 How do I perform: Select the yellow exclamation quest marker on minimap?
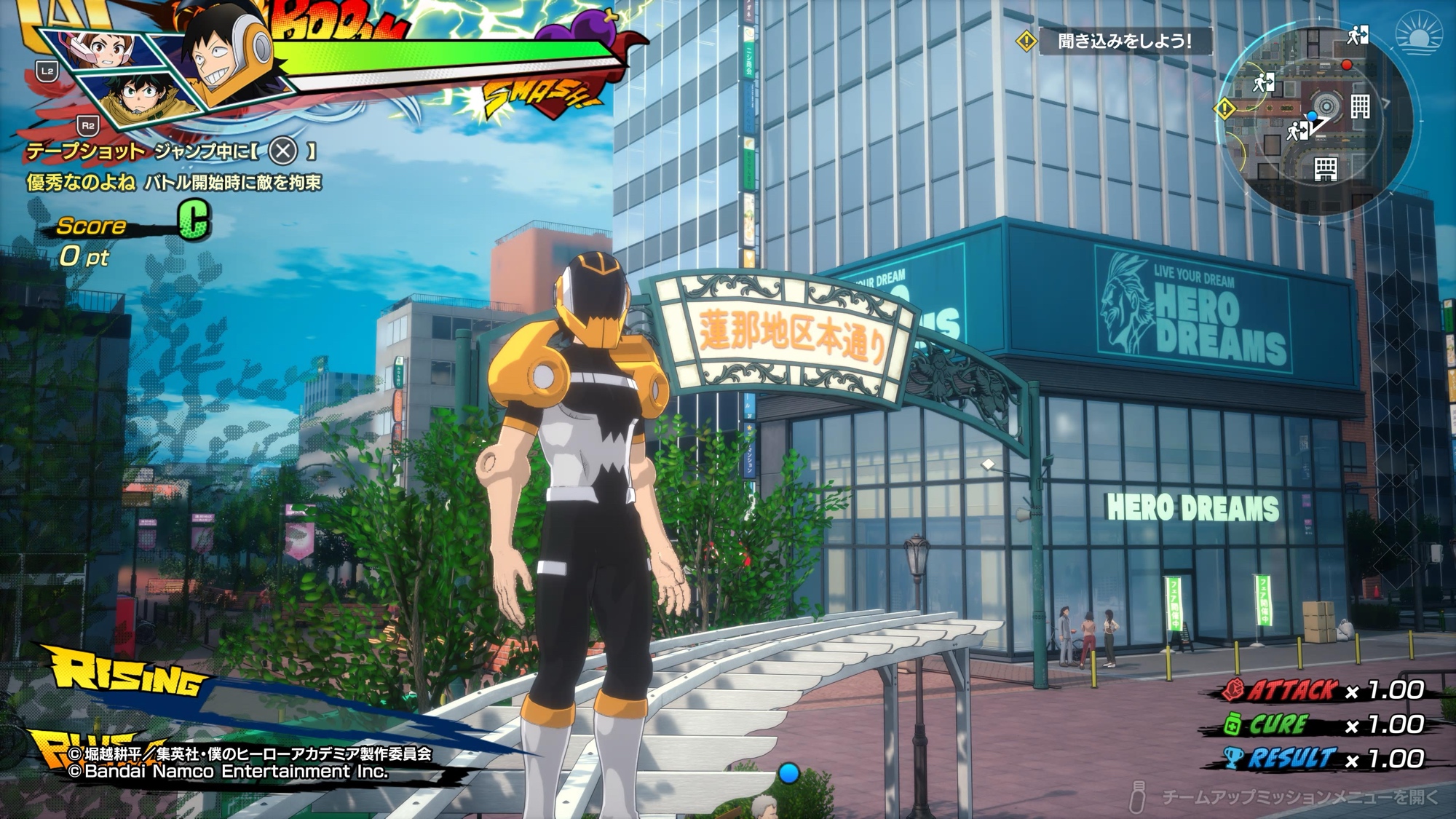[1224, 110]
